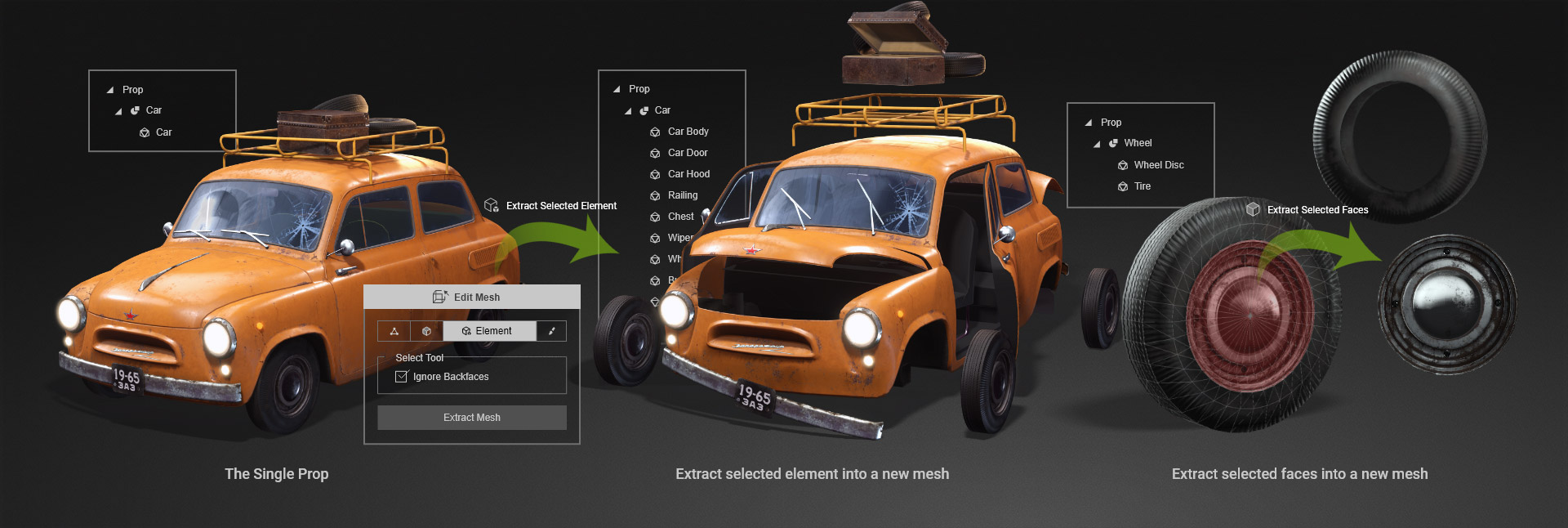Choose Extract Selected Element command
Screen dimensions: 1568x528
pos(560,206)
